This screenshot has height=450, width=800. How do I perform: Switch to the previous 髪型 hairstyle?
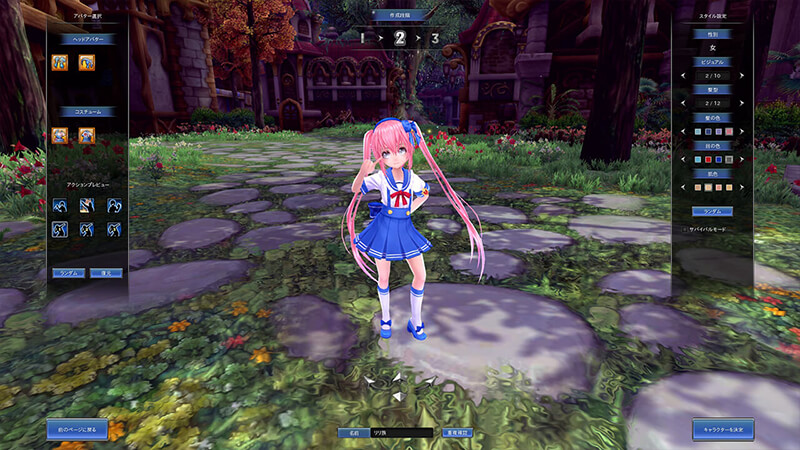(x=681, y=103)
